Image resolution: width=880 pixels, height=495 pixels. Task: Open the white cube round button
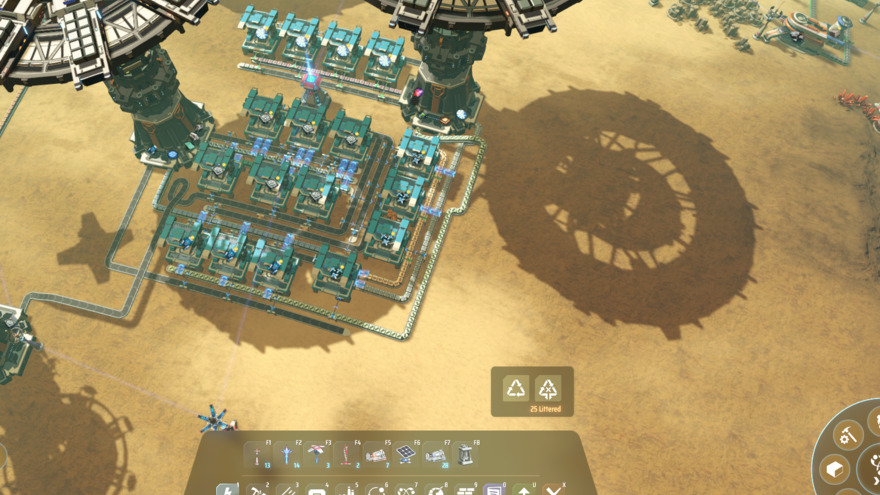pyautogui.click(x=834, y=468)
